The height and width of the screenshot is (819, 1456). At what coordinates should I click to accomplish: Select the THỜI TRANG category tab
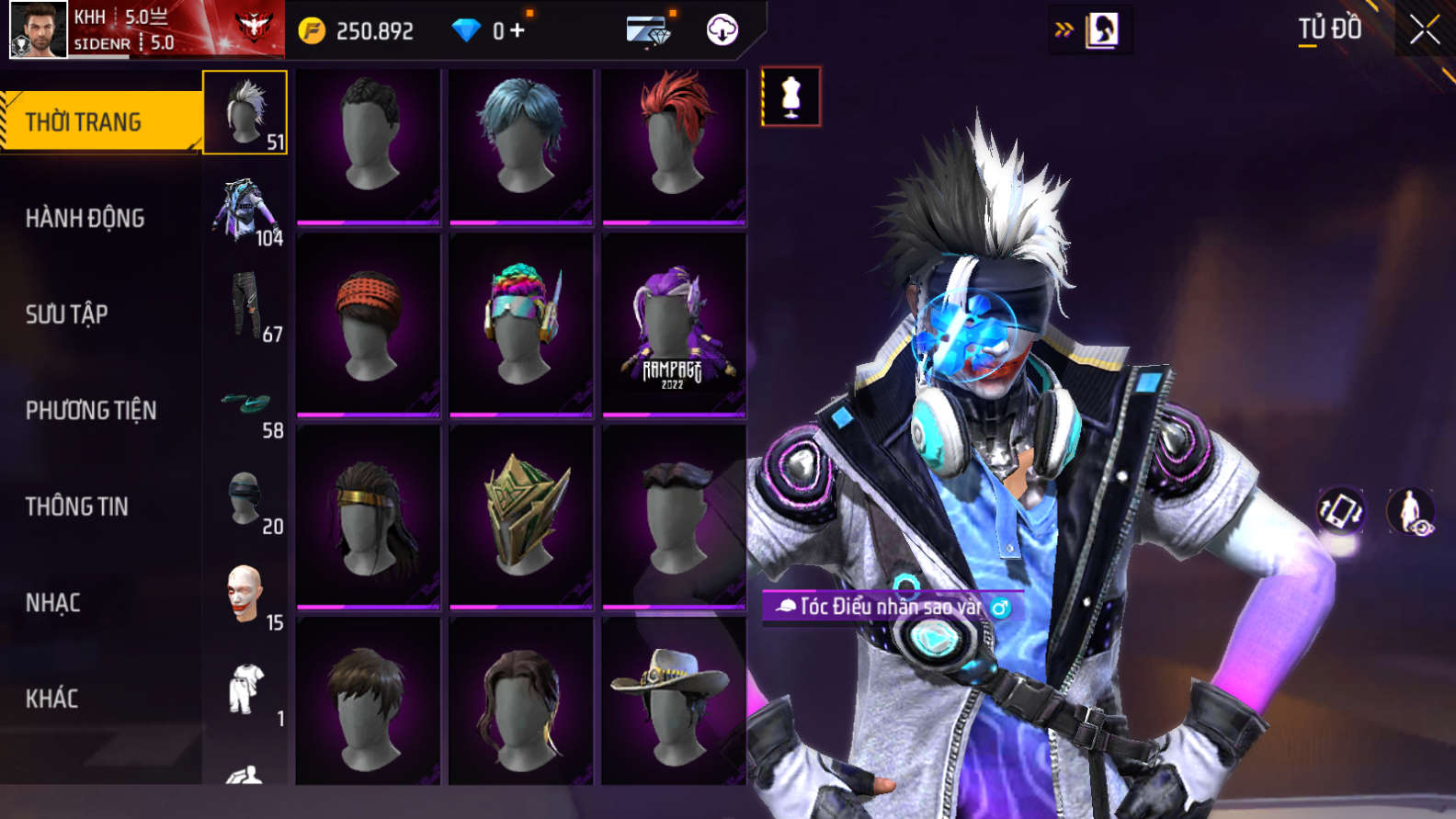pos(99,121)
